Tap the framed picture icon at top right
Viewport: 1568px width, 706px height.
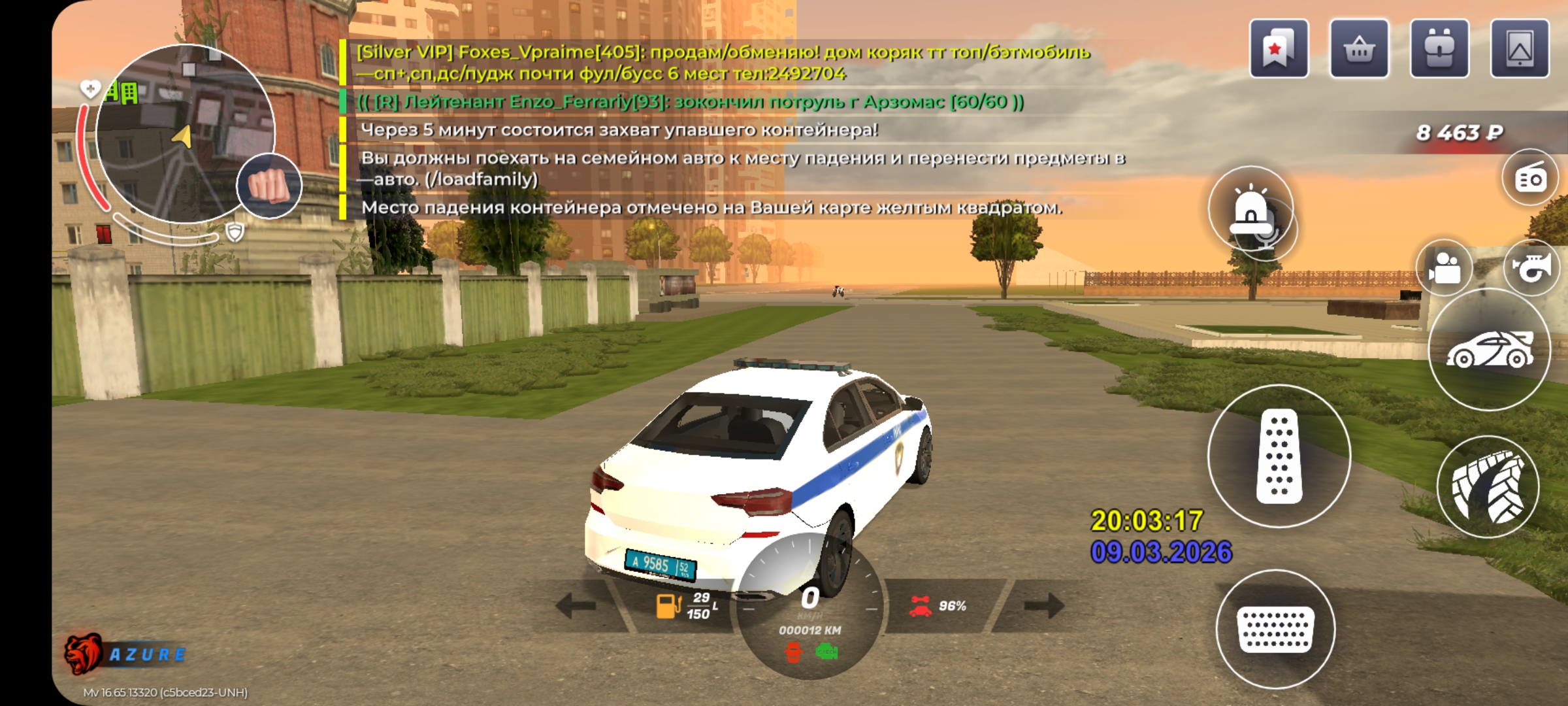click(x=1520, y=49)
